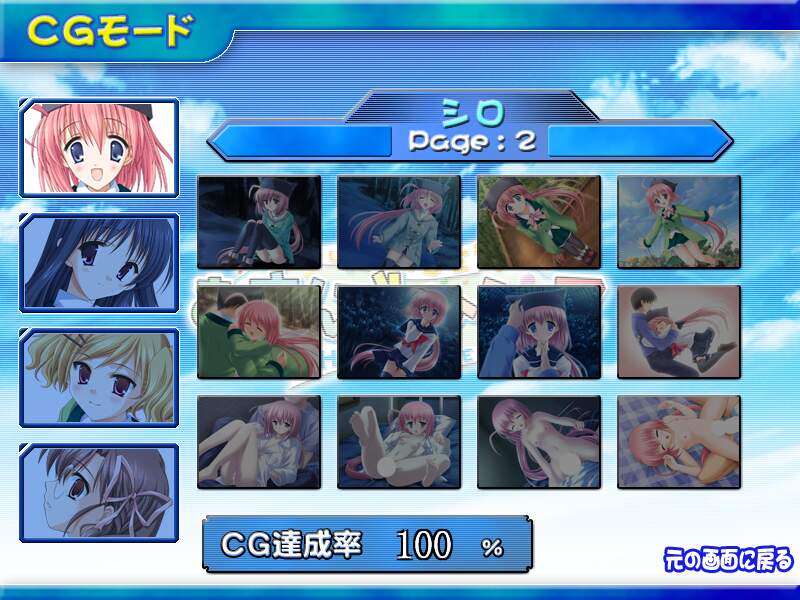Switch to the dark blue-haired girl portrait
Screen dimensions: 800x600
click(99, 262)
